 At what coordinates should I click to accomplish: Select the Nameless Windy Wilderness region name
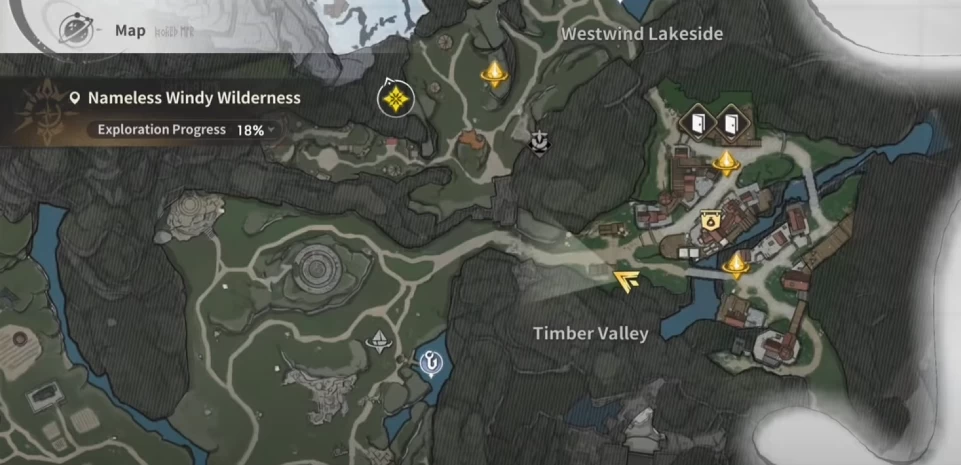coord(194,98)
